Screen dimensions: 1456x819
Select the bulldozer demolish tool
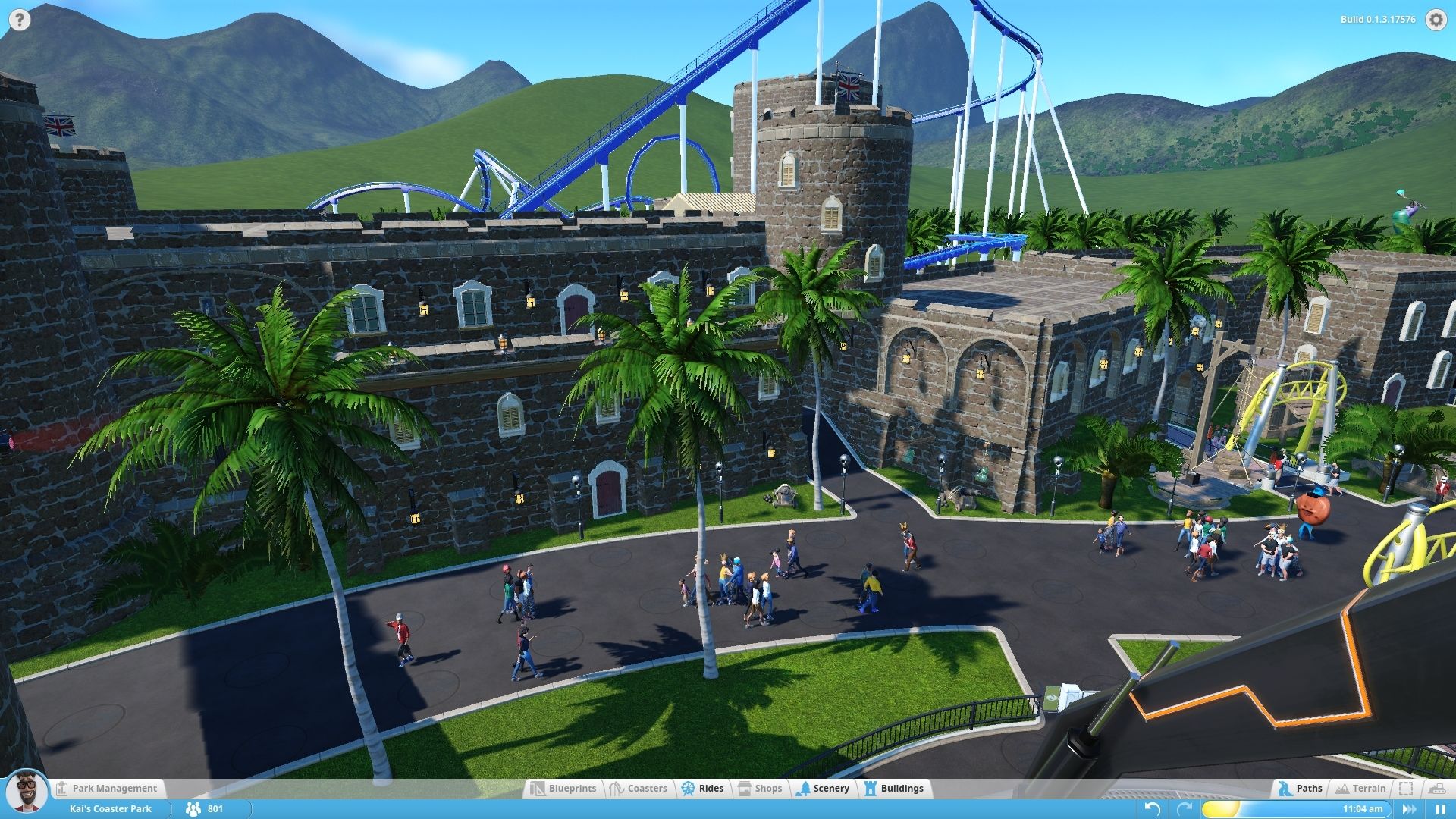[x=1436, y=789]
